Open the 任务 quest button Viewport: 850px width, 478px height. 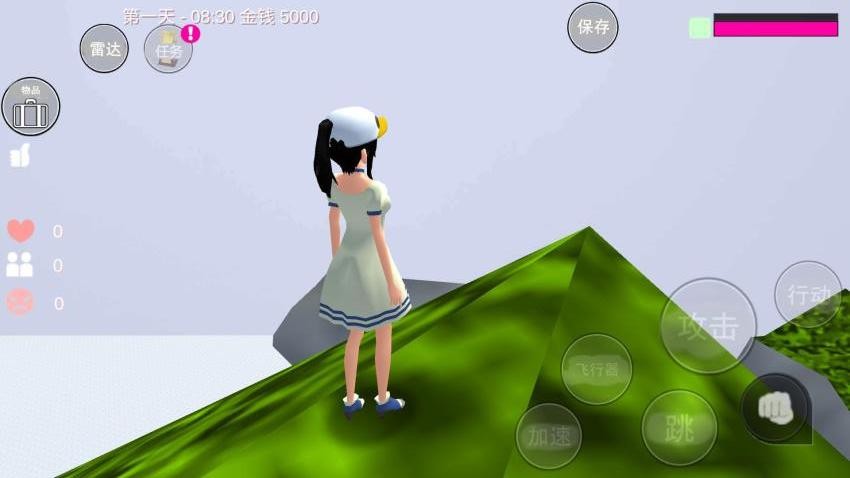(168, 50)
